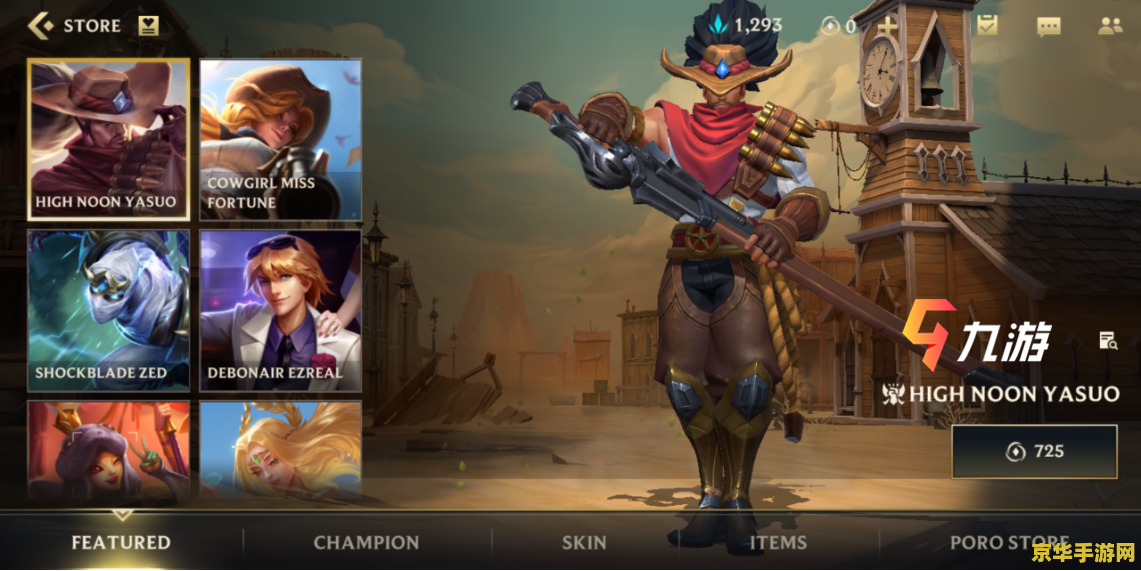Image resolution: width=1141 pixels, height=571 pixels.
Task: Open the chat speech bubble icon
Action: tap(1048, 26)
